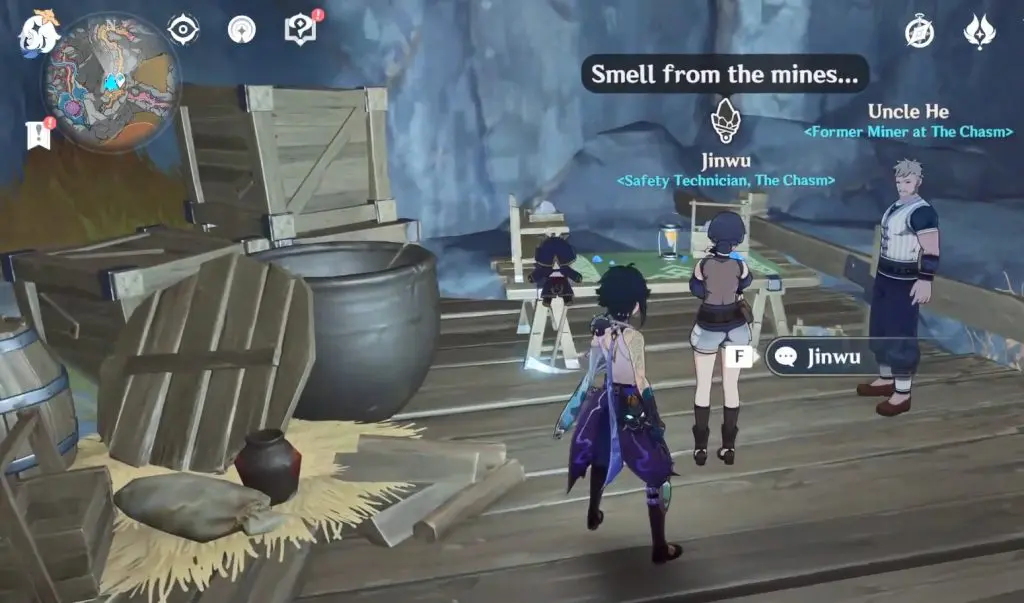
Task: Open the compass events icon
Action: pyautogui.click(x=919, y=31)
